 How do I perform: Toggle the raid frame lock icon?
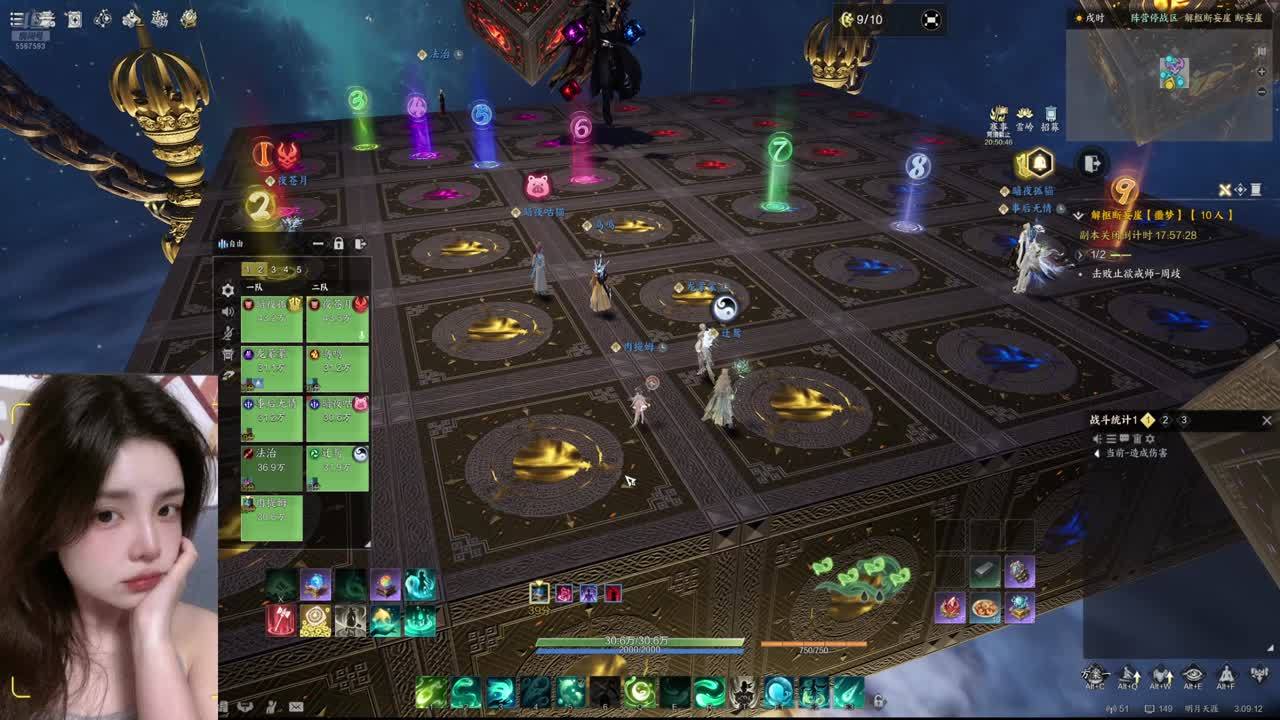coord(339,243)
